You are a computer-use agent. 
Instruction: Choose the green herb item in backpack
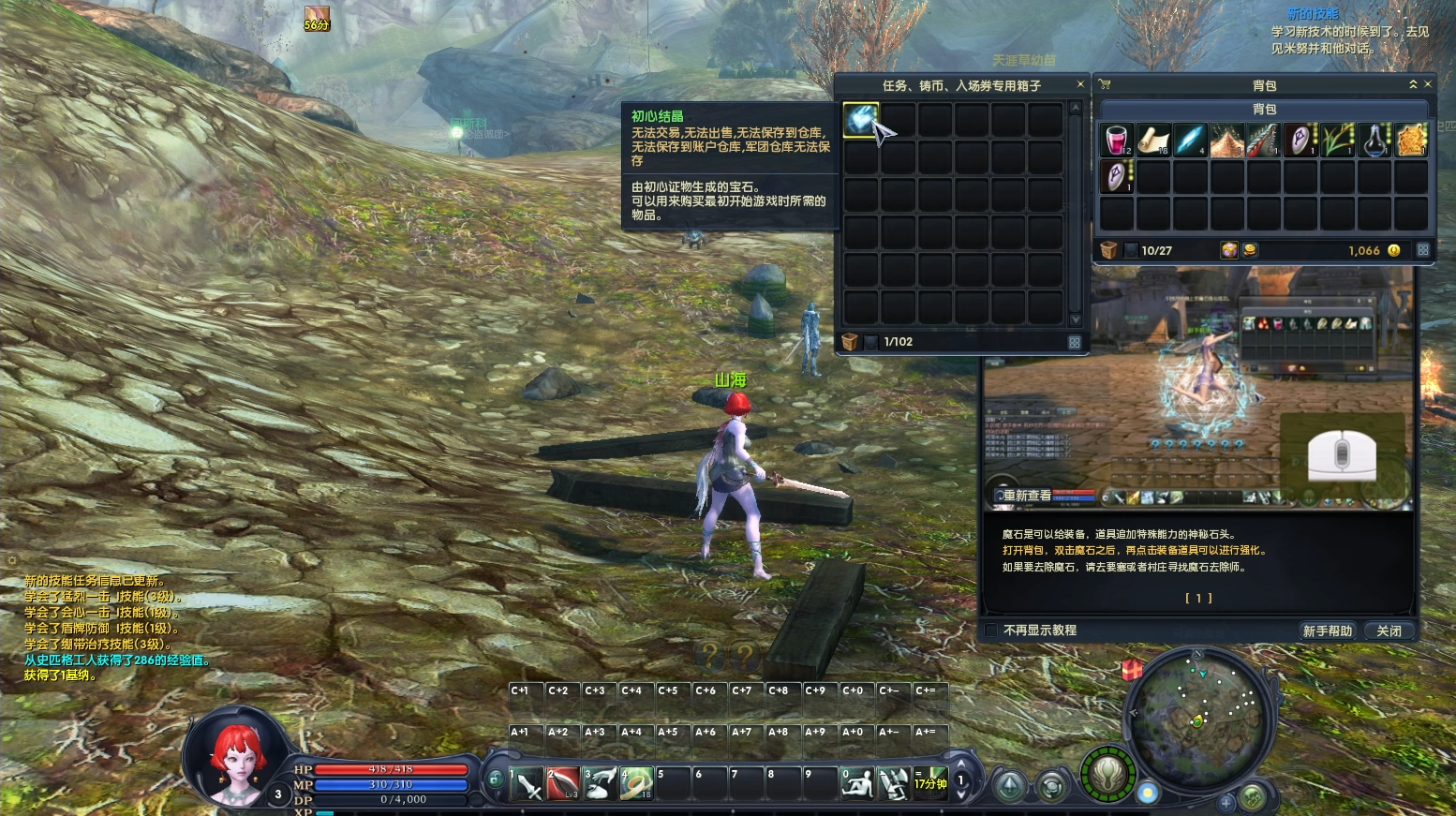pos(1338,140)
